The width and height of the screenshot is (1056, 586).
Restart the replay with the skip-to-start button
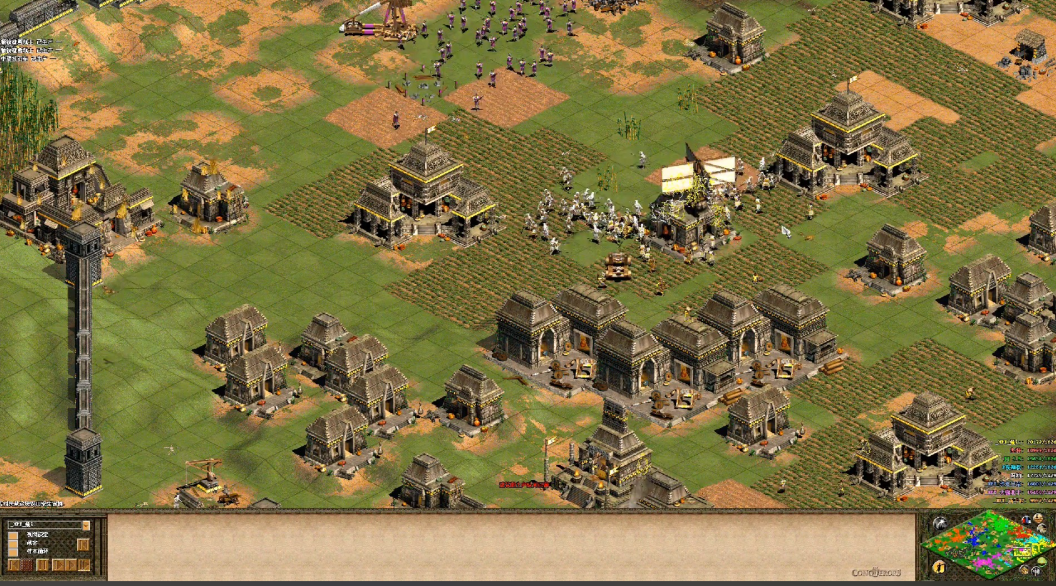tap(14, 565)
